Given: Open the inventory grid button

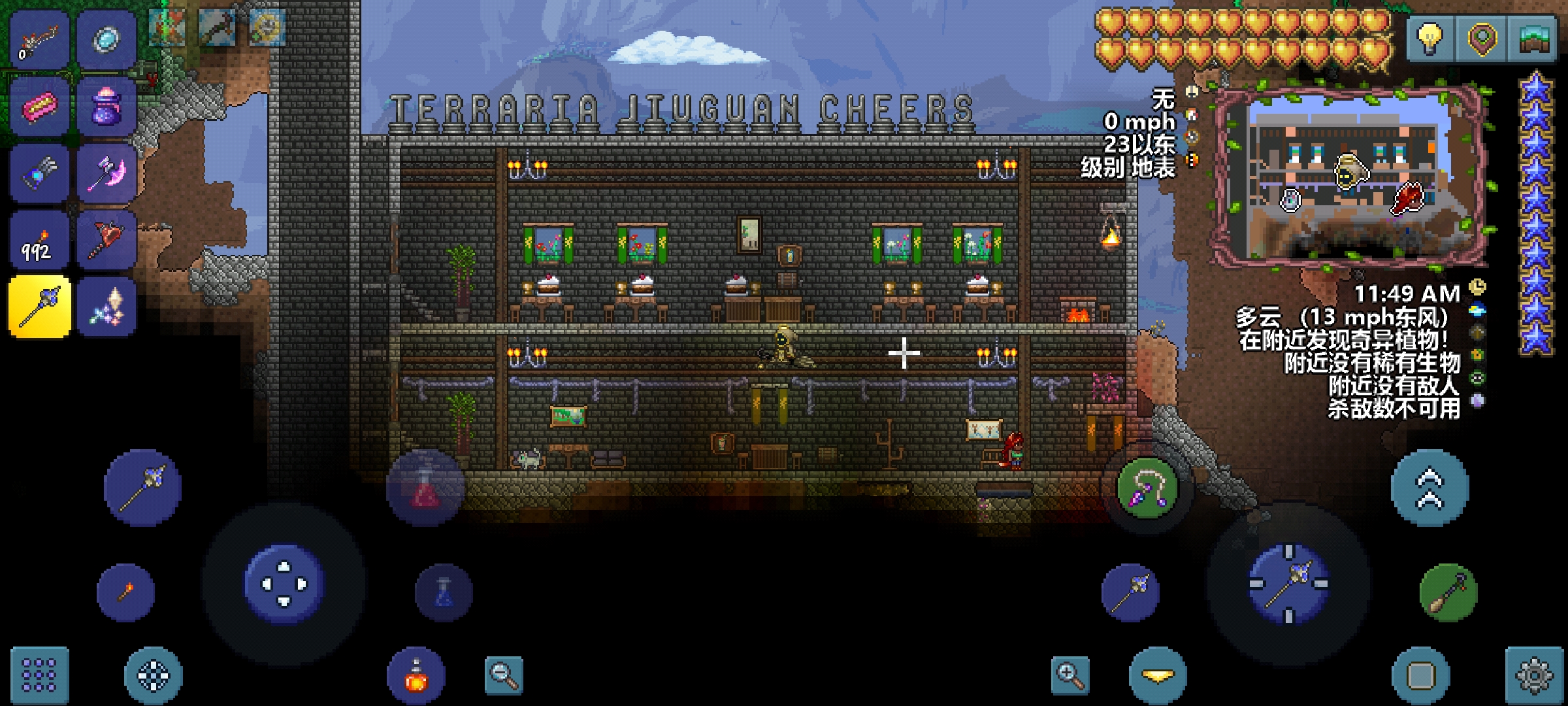Looking at the screenshot, I should point(39,675).
